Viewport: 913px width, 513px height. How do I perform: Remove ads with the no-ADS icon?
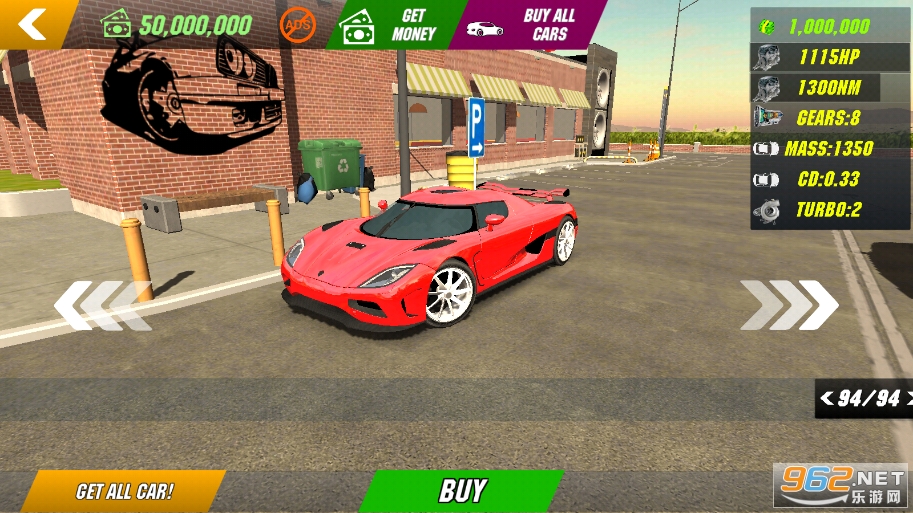298,24
